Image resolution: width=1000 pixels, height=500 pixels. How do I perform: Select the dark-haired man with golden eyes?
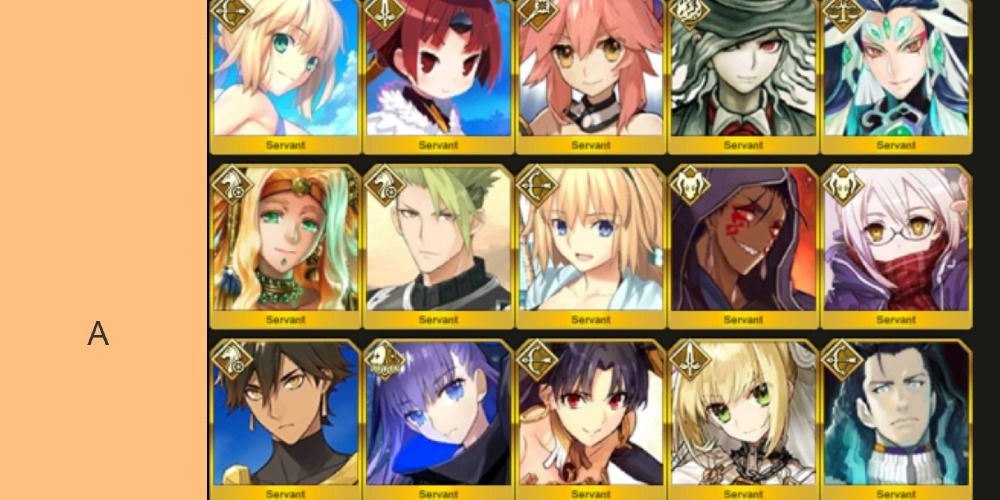(x=285, y=415)
